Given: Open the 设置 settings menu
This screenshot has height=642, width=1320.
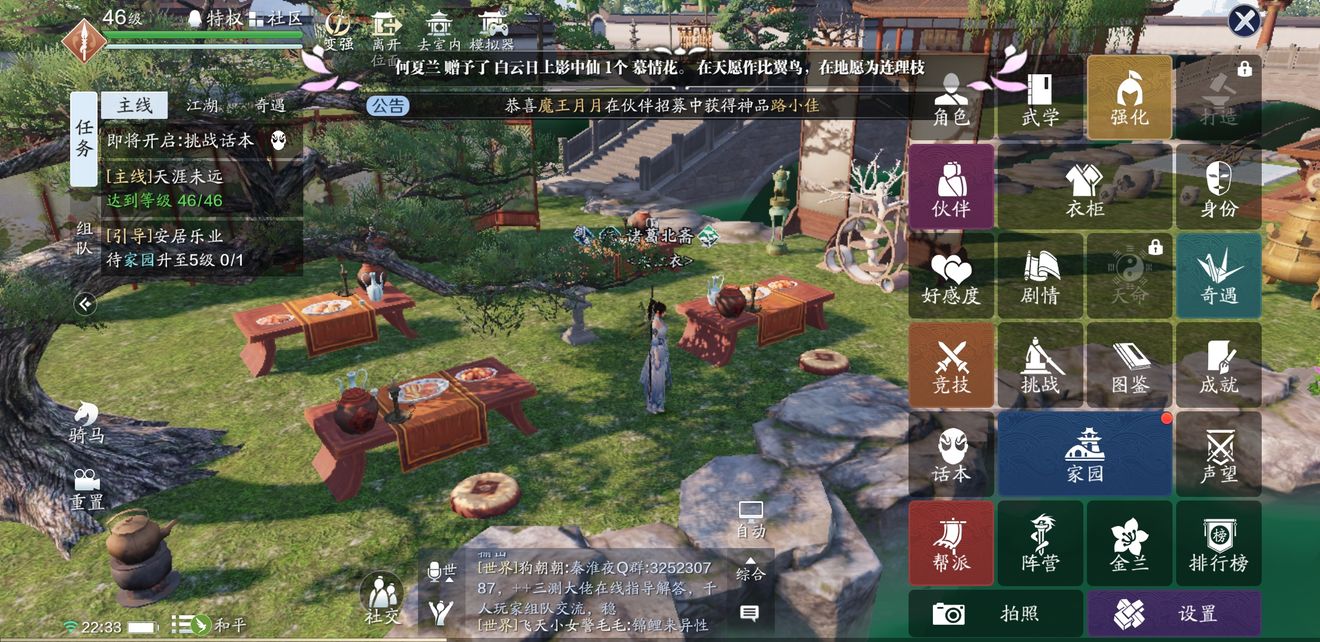Looking at the screenshot, I should pos(1174,613).
